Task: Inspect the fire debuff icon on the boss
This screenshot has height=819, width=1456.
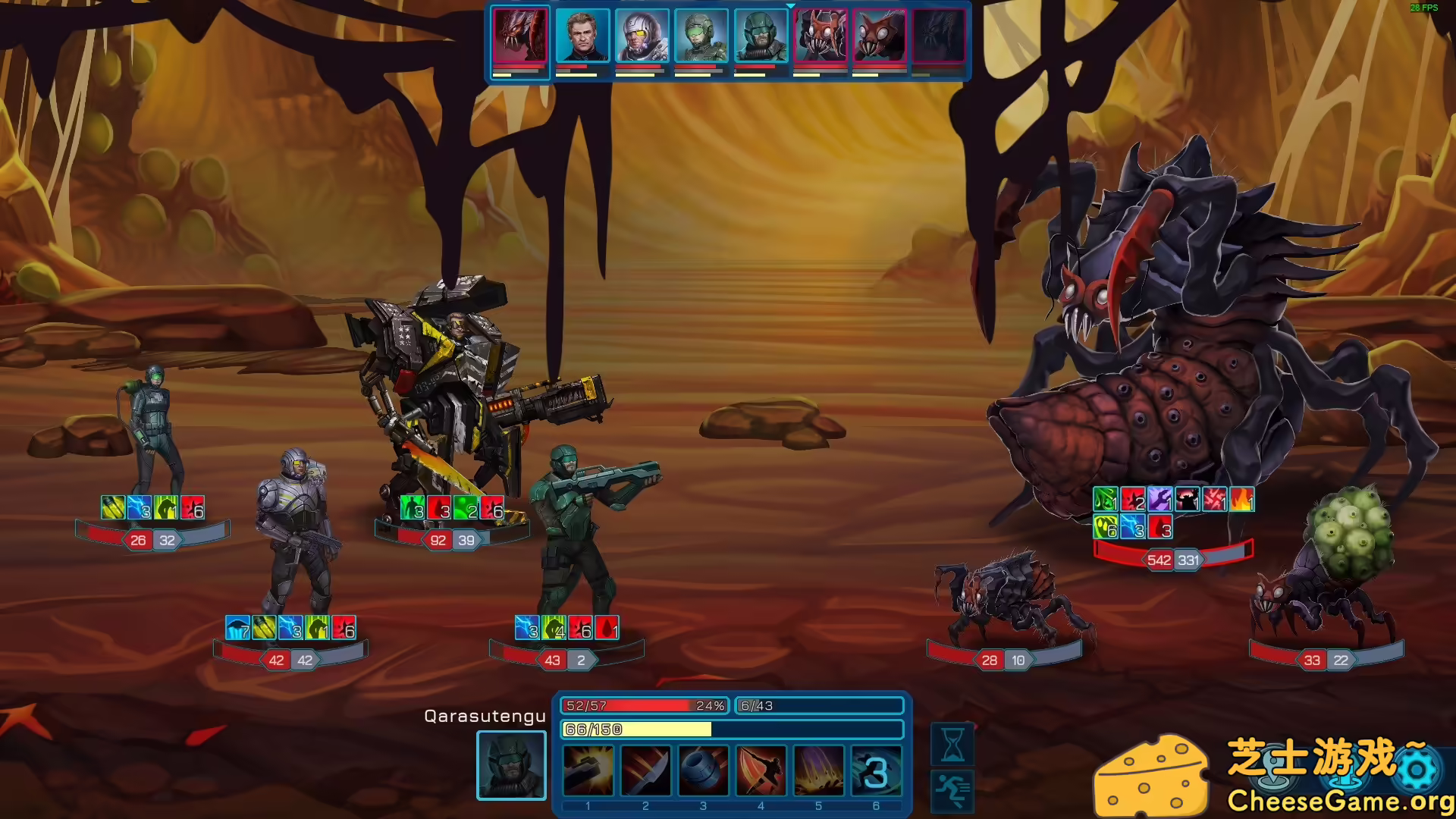Action: (1244, 500)
